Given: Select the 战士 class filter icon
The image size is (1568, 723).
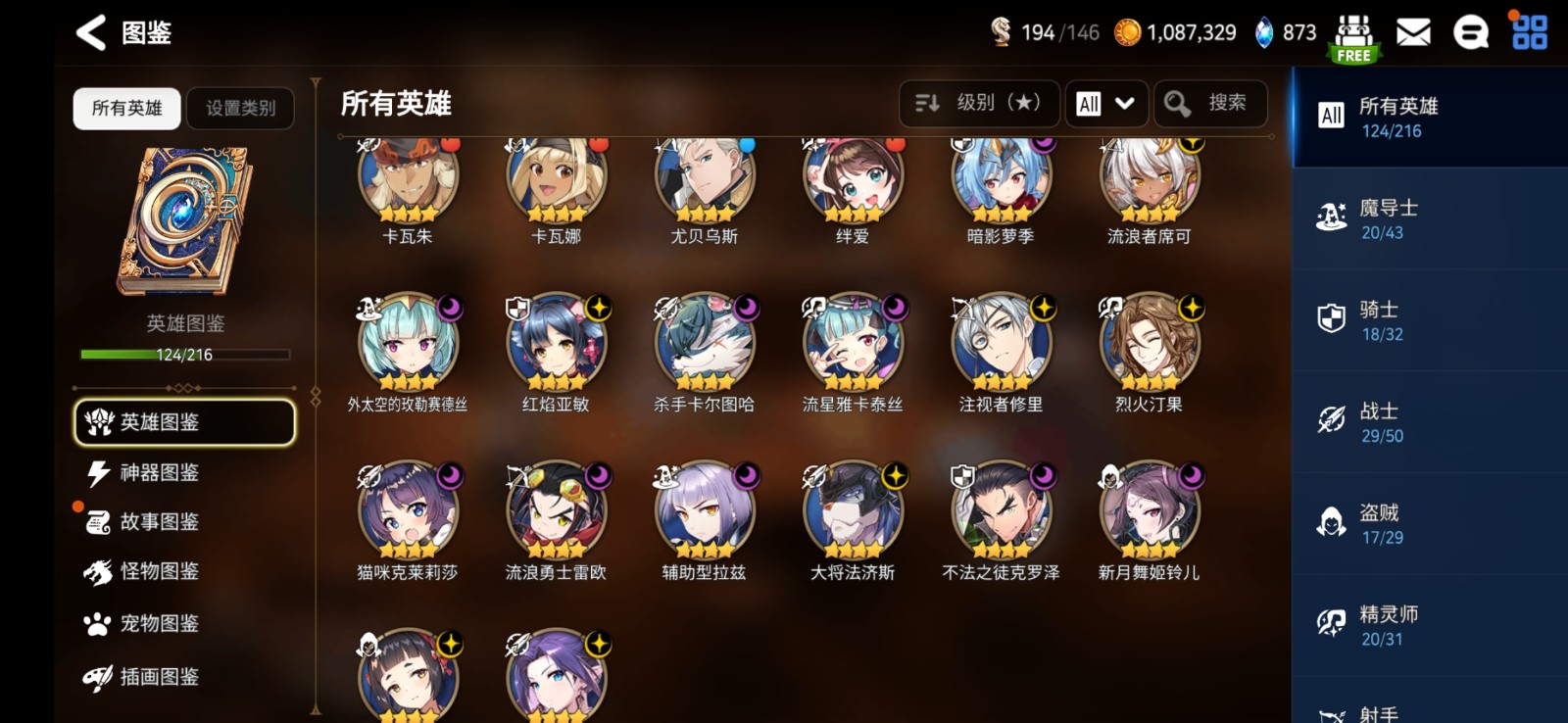Looking at the screenshot, I should pos(1331,417).
